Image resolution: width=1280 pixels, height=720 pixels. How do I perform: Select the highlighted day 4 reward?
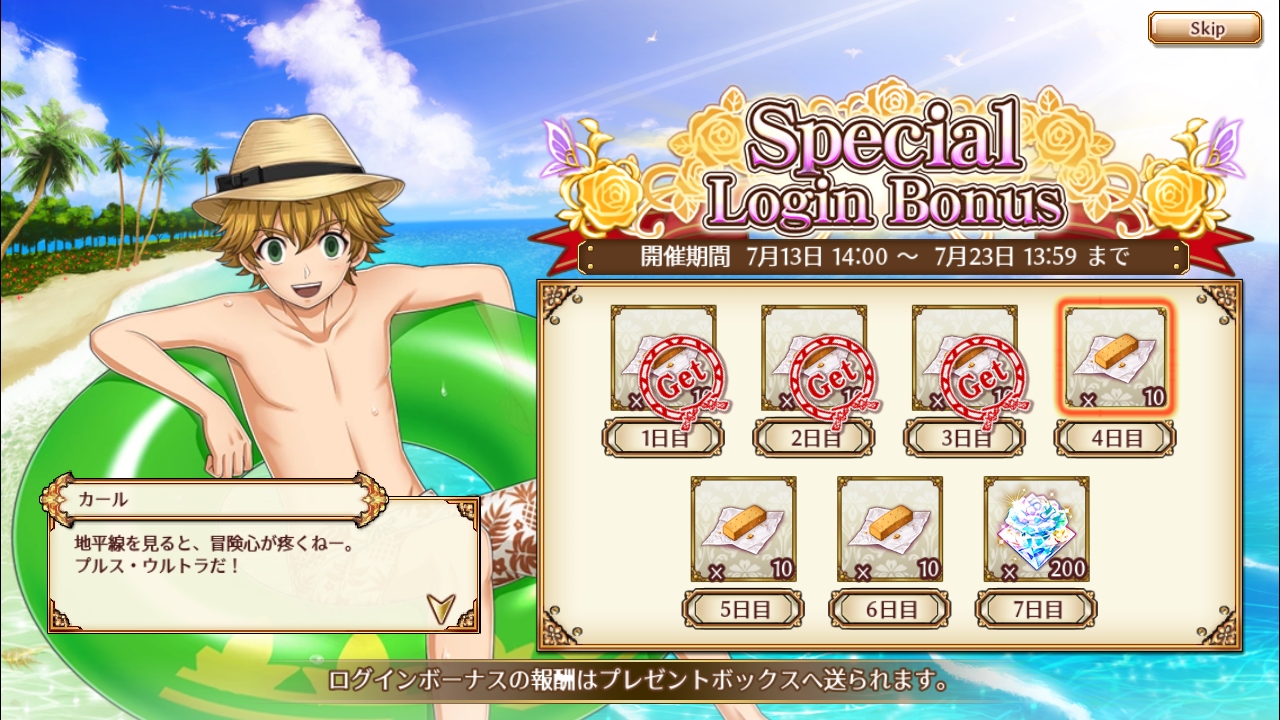pos(1115,359)
